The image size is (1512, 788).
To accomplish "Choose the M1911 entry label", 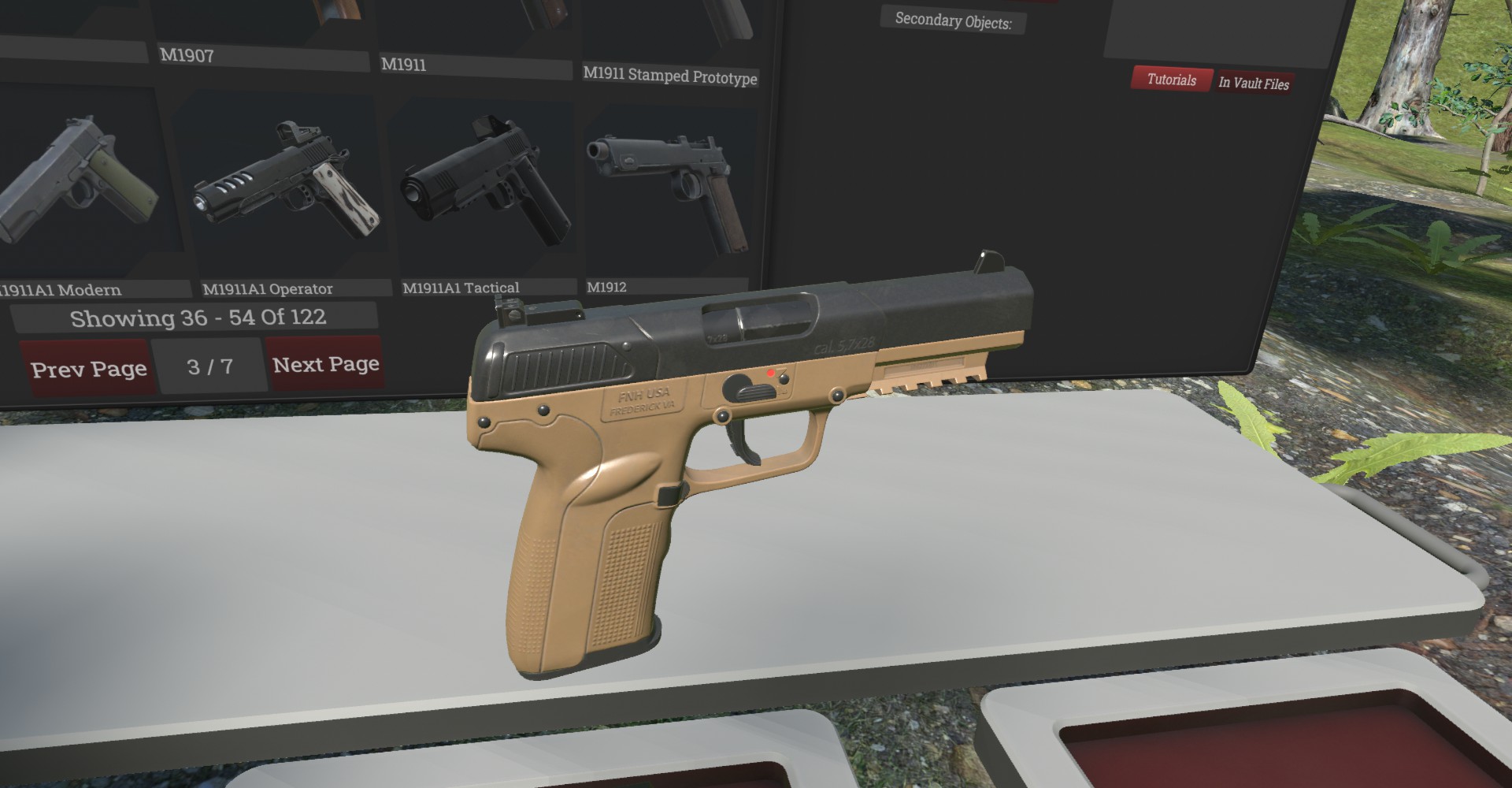I will click(x=403, y=65).
